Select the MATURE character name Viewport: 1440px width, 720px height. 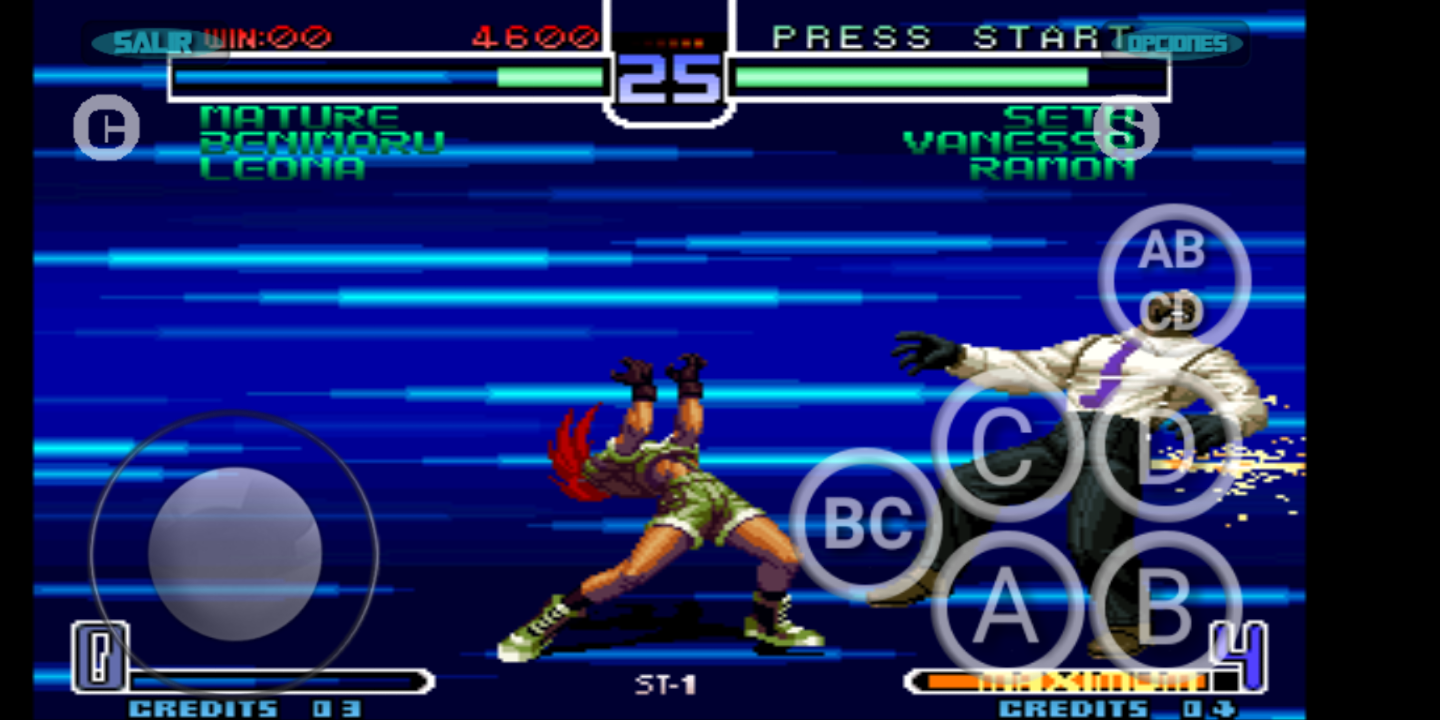pos(299,117)
